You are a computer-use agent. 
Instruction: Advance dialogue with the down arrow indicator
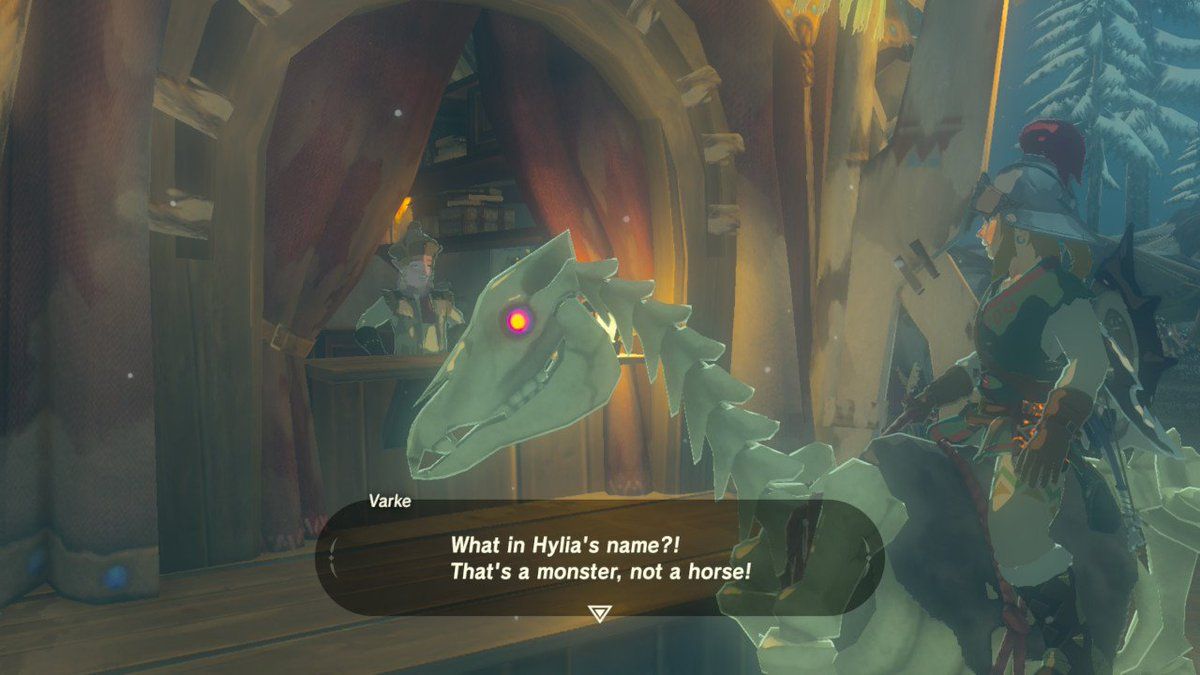[598, 612]
